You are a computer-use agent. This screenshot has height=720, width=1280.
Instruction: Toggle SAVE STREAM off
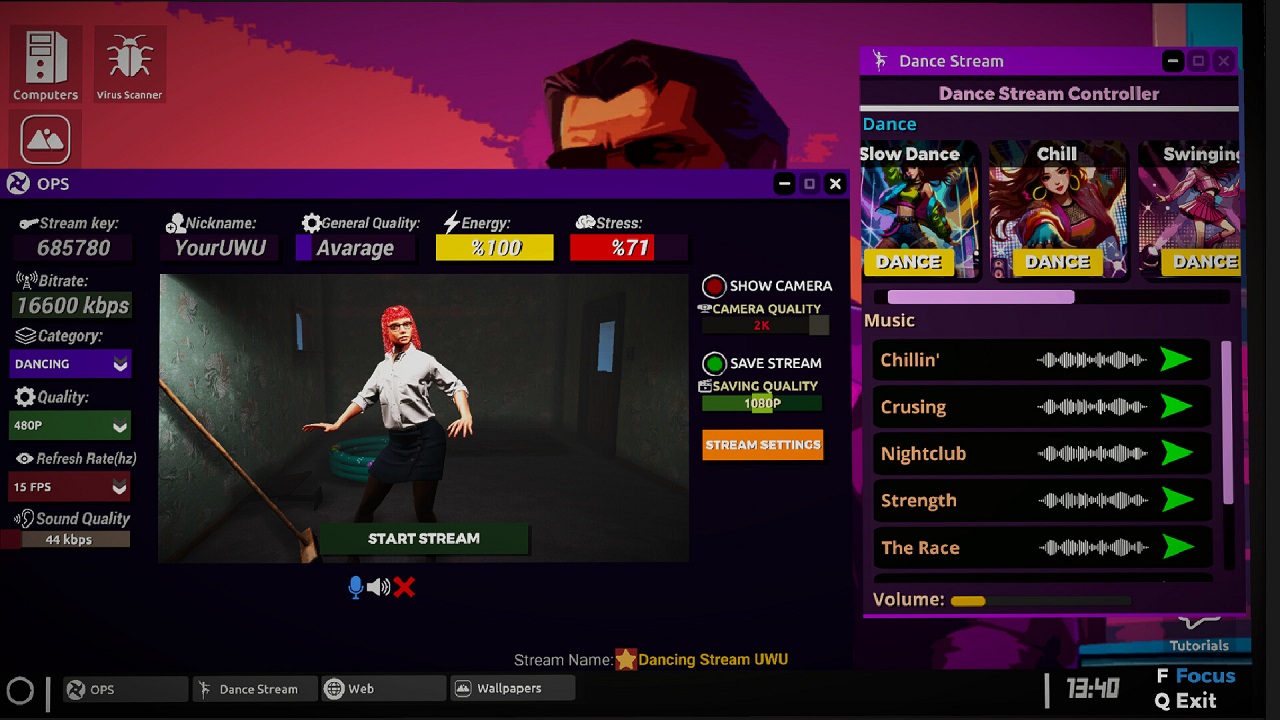tap(713, 363)
